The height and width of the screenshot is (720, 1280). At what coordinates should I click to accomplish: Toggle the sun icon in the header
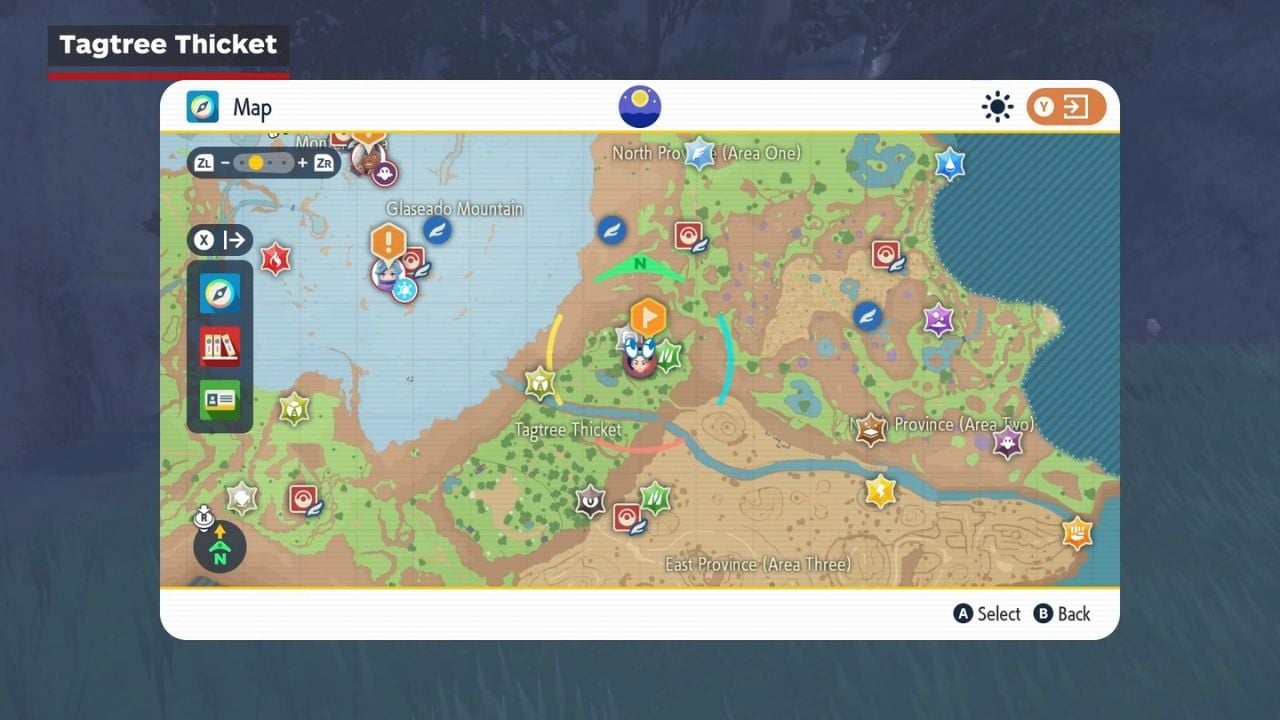997,107
